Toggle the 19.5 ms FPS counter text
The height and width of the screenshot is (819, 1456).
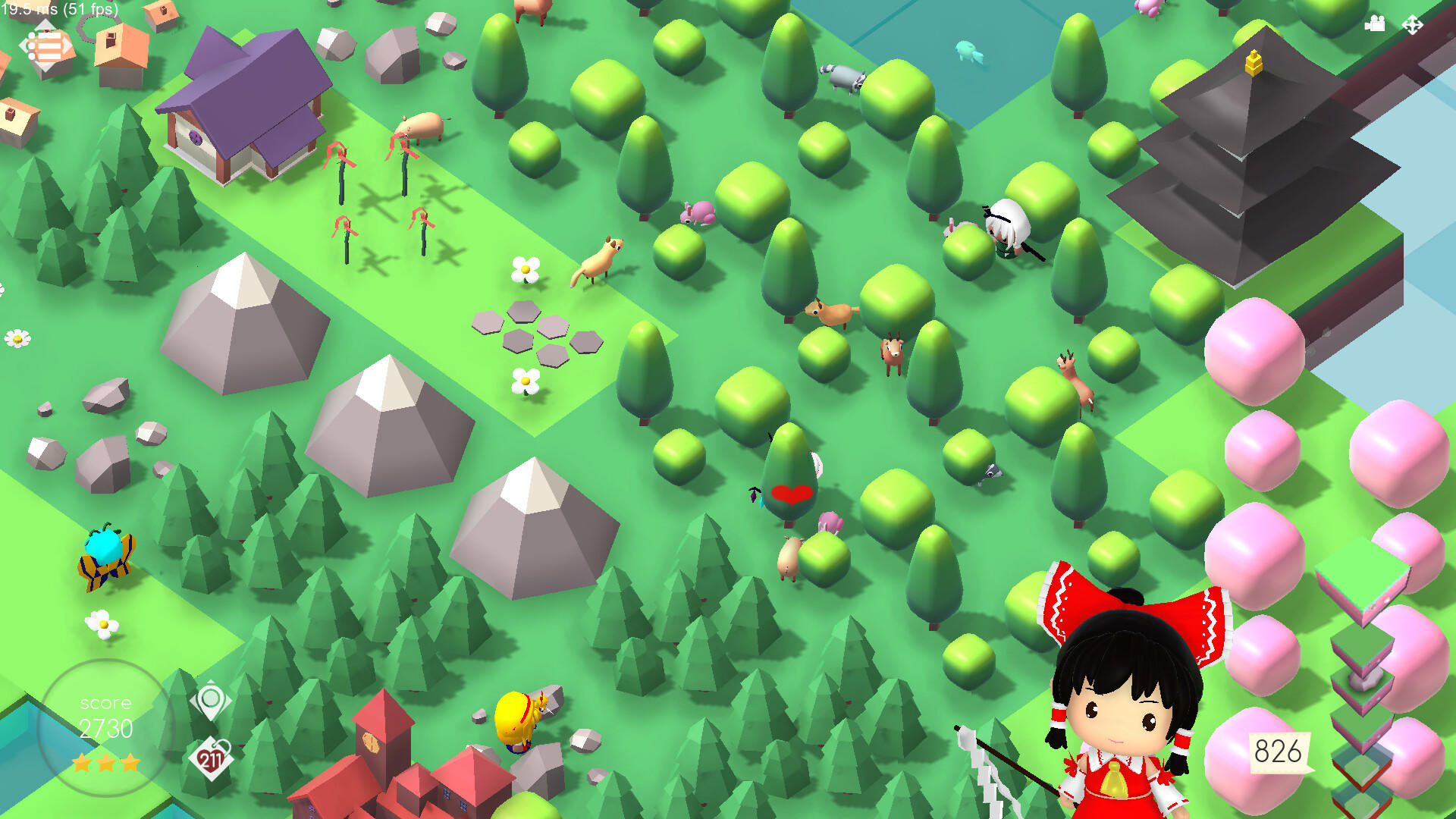tap(59, 11)
